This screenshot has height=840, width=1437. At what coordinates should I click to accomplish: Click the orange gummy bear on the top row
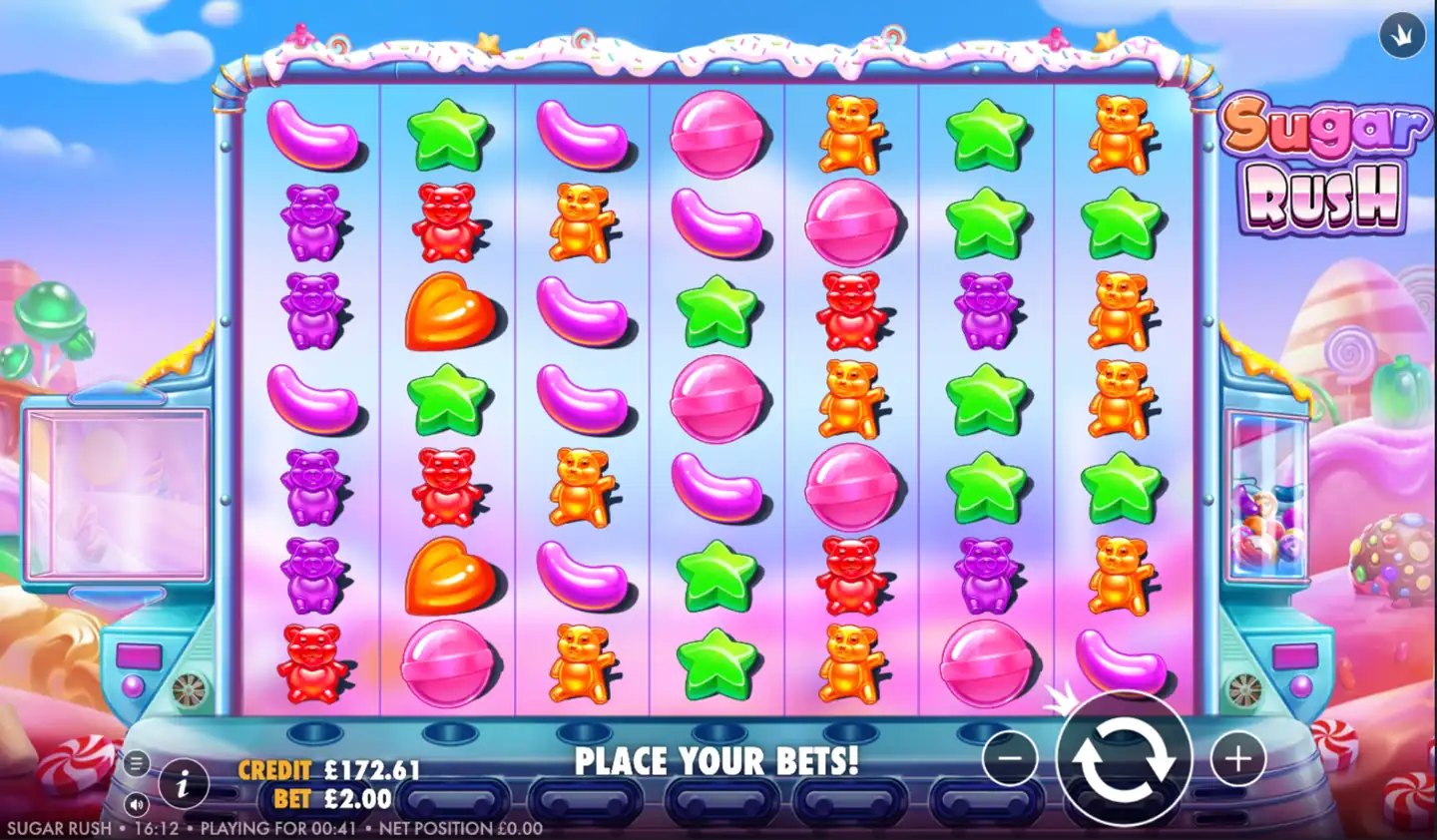(x=851, y=135)
